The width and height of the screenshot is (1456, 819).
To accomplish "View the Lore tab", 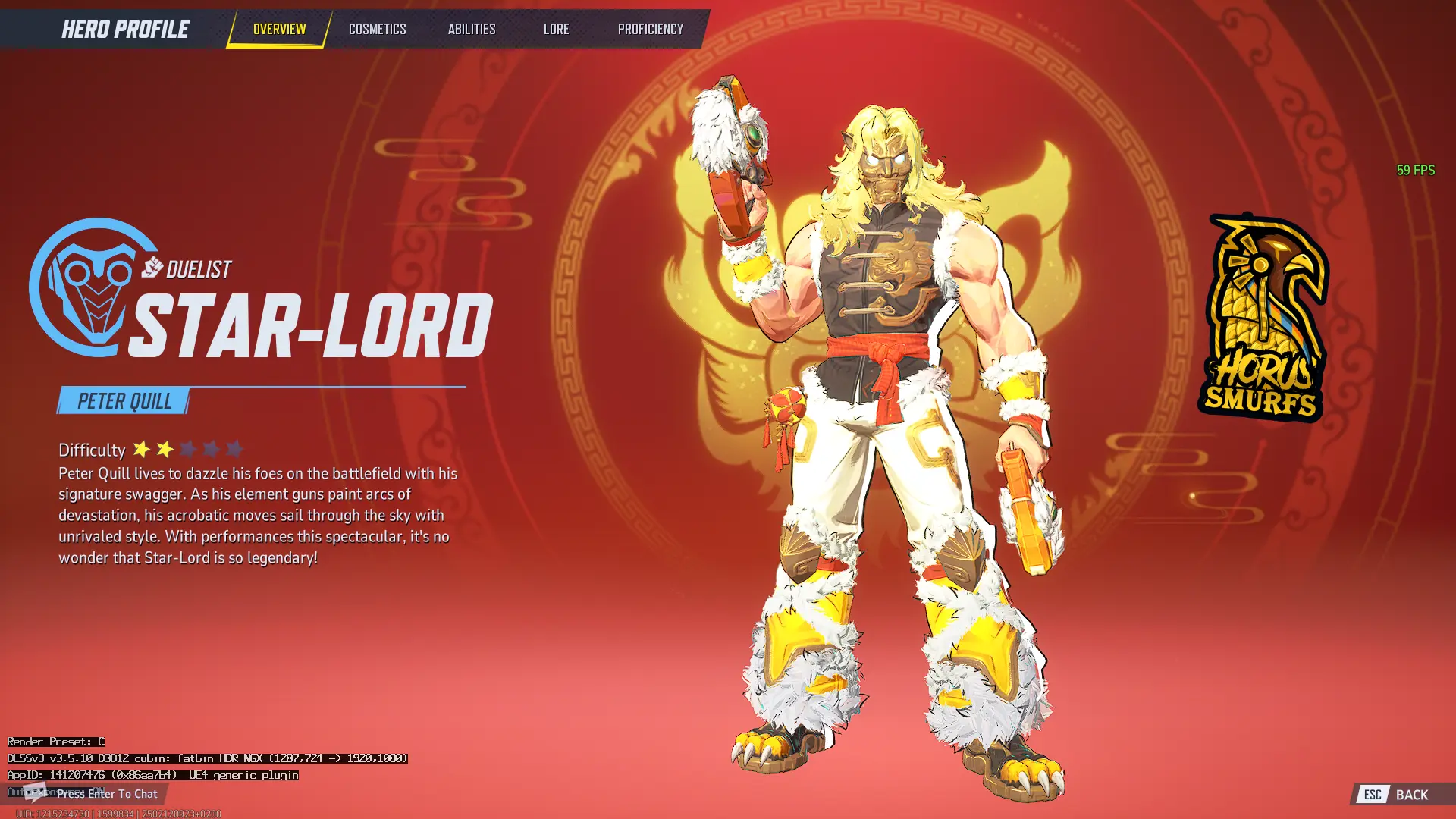I will (x=557, y=29).
